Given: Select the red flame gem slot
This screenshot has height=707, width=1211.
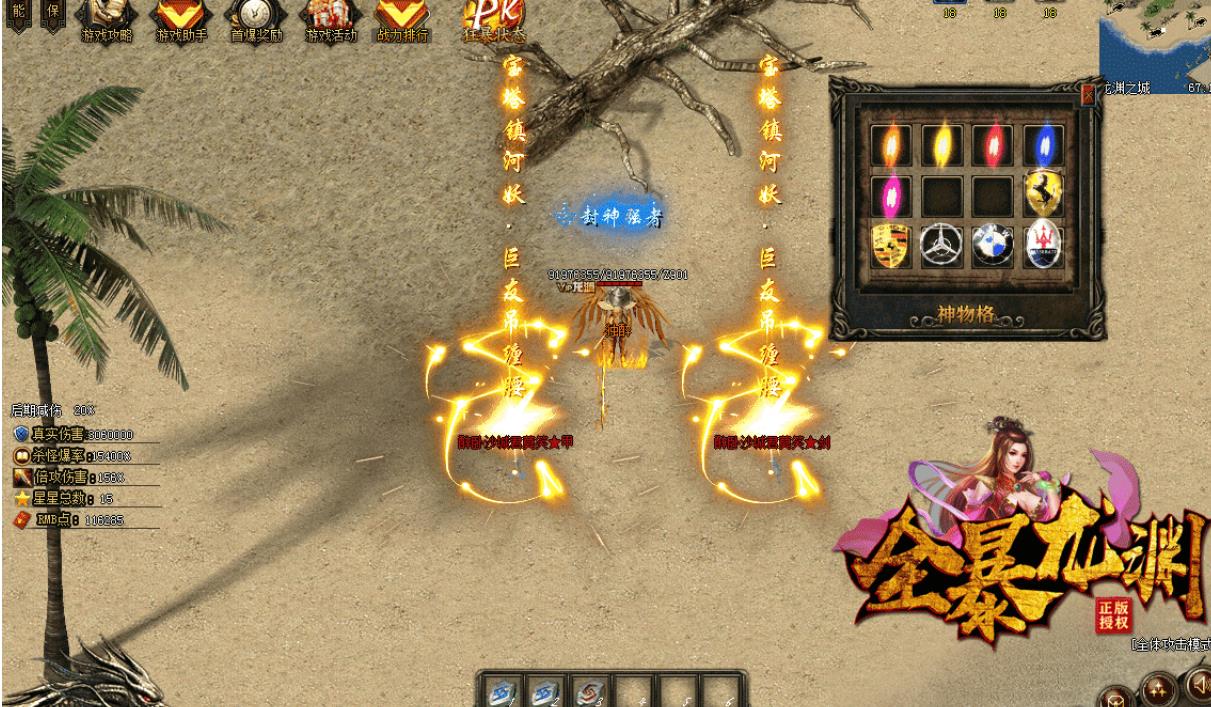Looking at the screenshot, I should (x=993, y=145).
